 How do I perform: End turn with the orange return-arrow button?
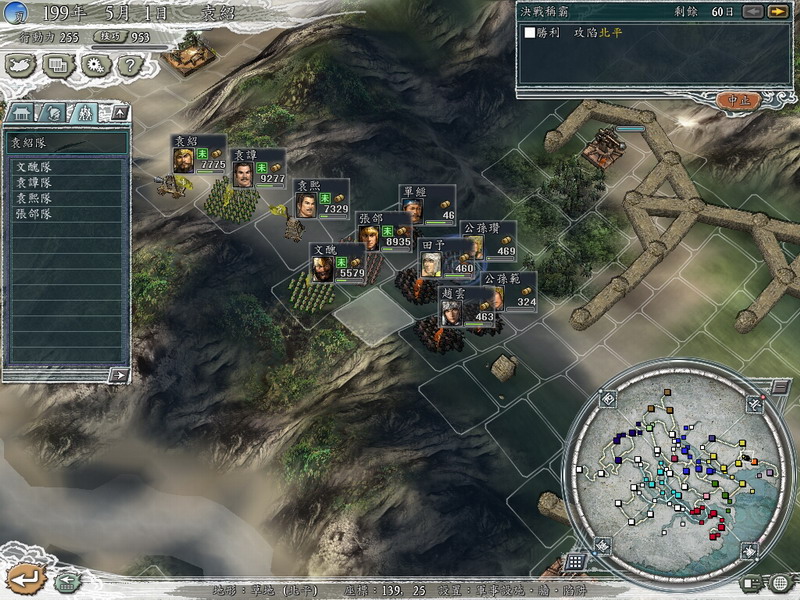tap(24, 577)
